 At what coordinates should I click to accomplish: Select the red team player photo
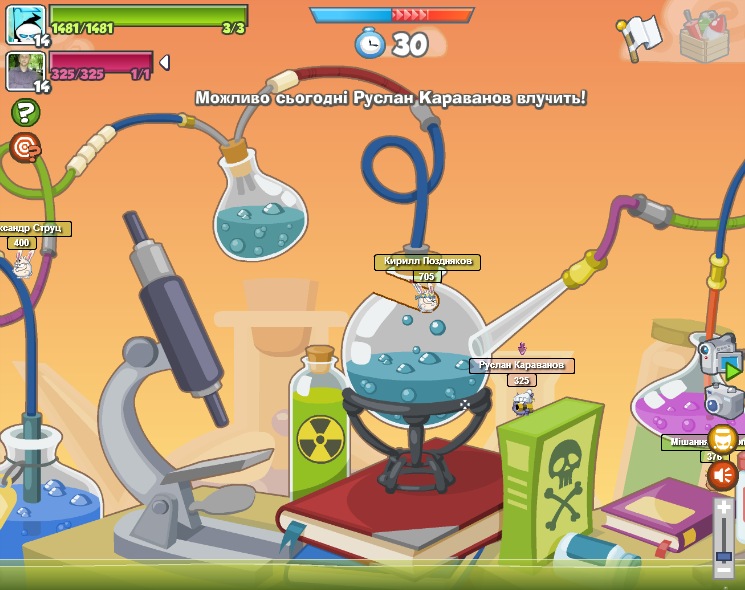coord(25,70)
